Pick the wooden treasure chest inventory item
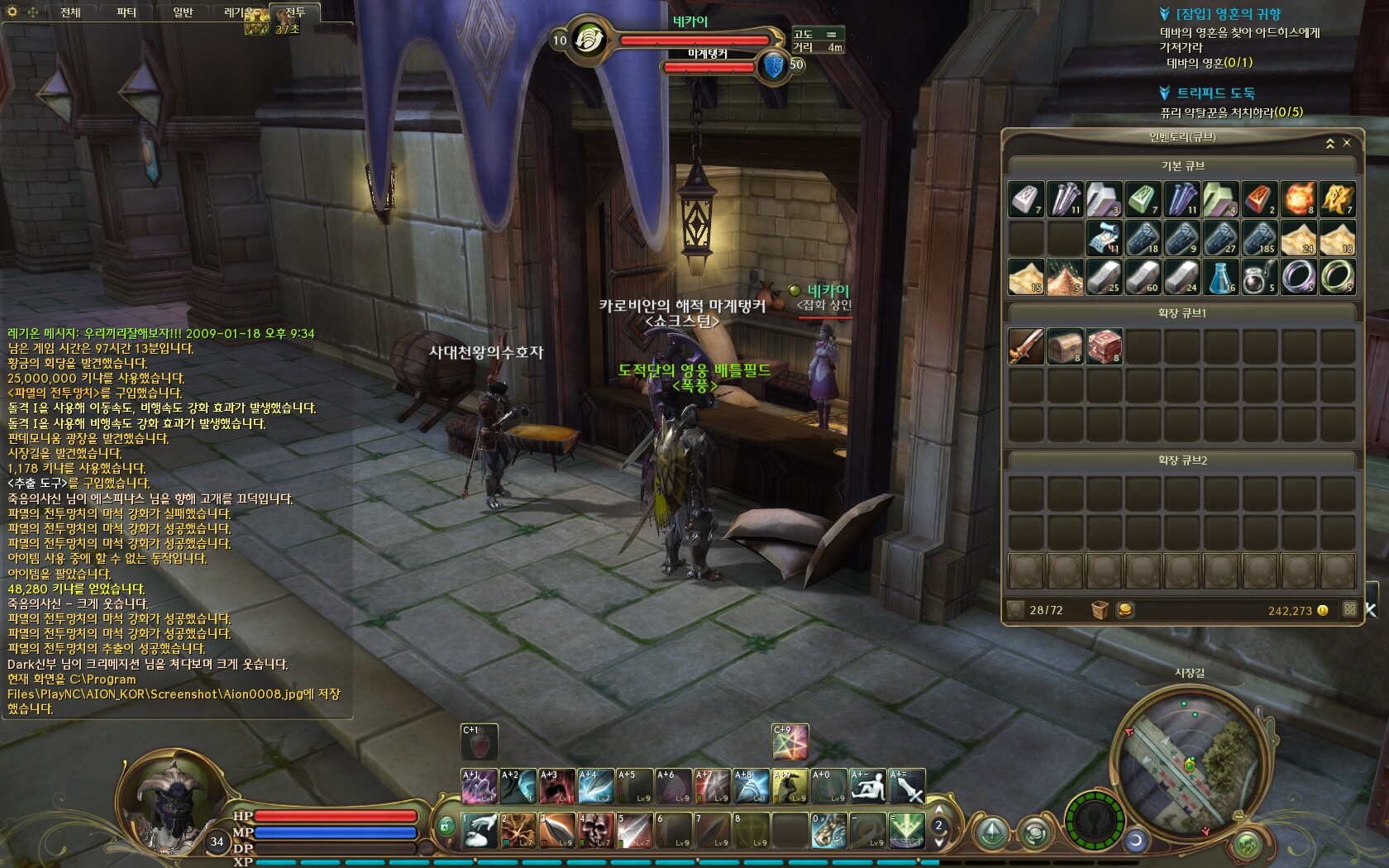The width and height of the screenshot is (1389, 868). click(x=1065, y=346)
